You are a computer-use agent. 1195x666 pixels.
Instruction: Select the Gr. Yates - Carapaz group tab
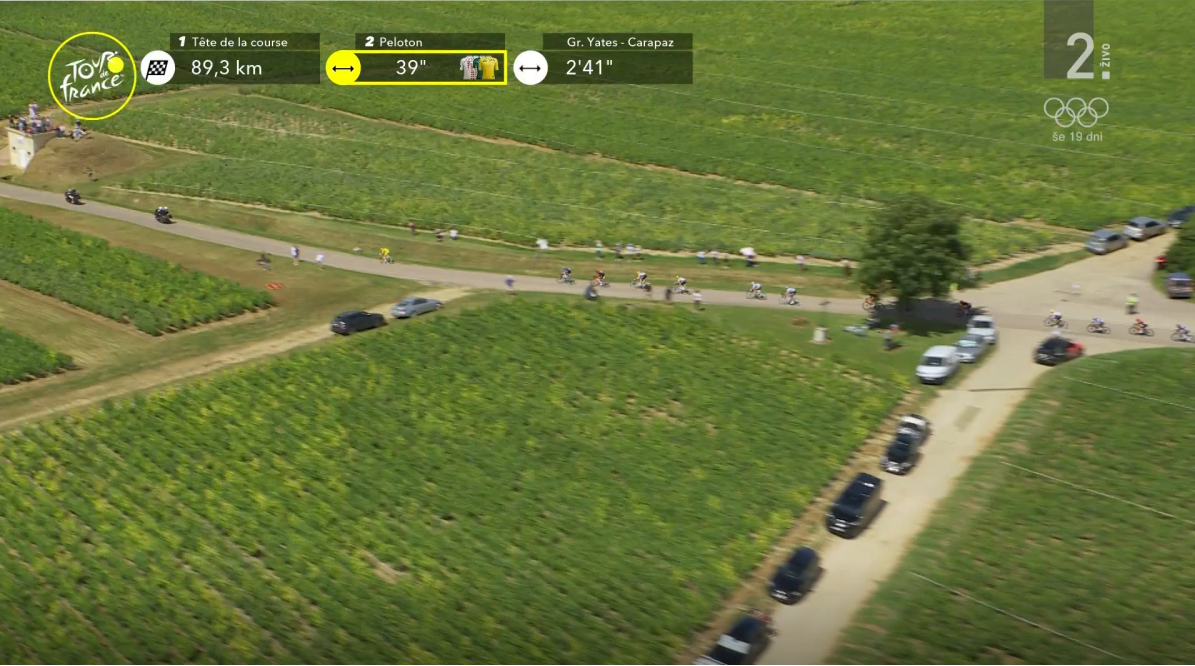pyautogui.click(x=617, y=42)
